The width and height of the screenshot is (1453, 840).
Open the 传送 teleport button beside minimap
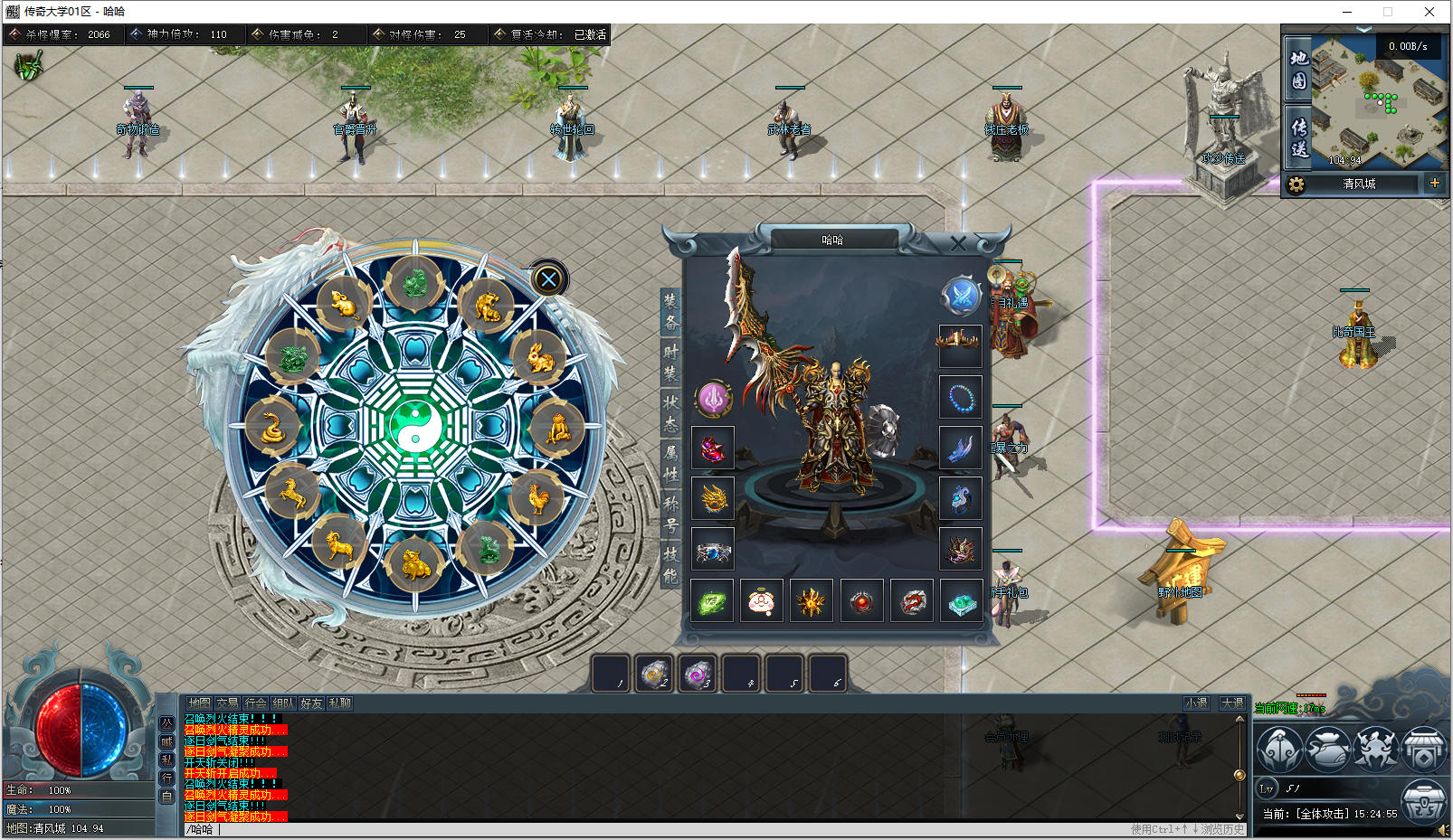[1299, 137]
